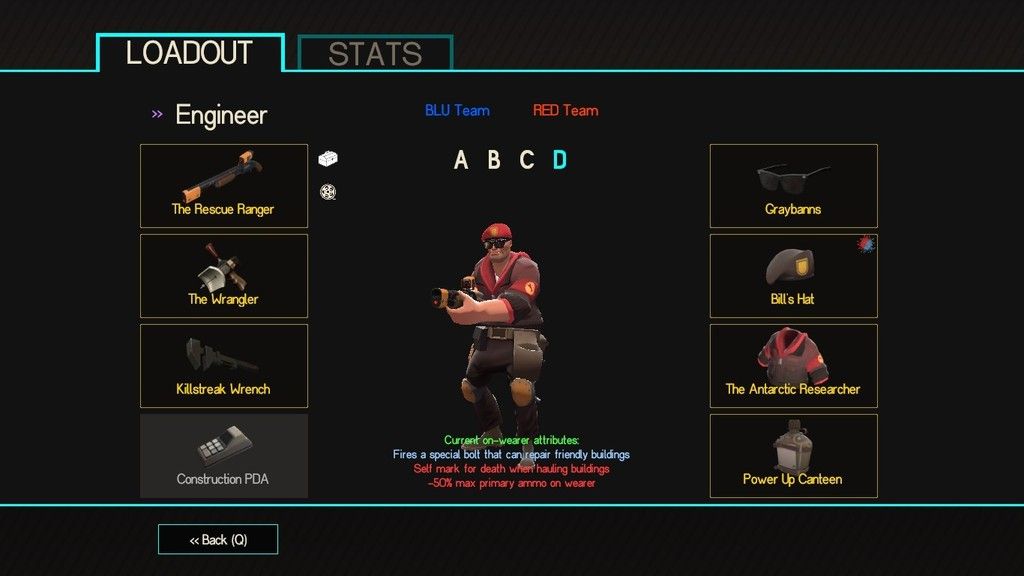Screen dimensions: 1024x576
Task: Click the Graybanns cosmetic slot
Action: pyautogui.click(x=793, y=186)
